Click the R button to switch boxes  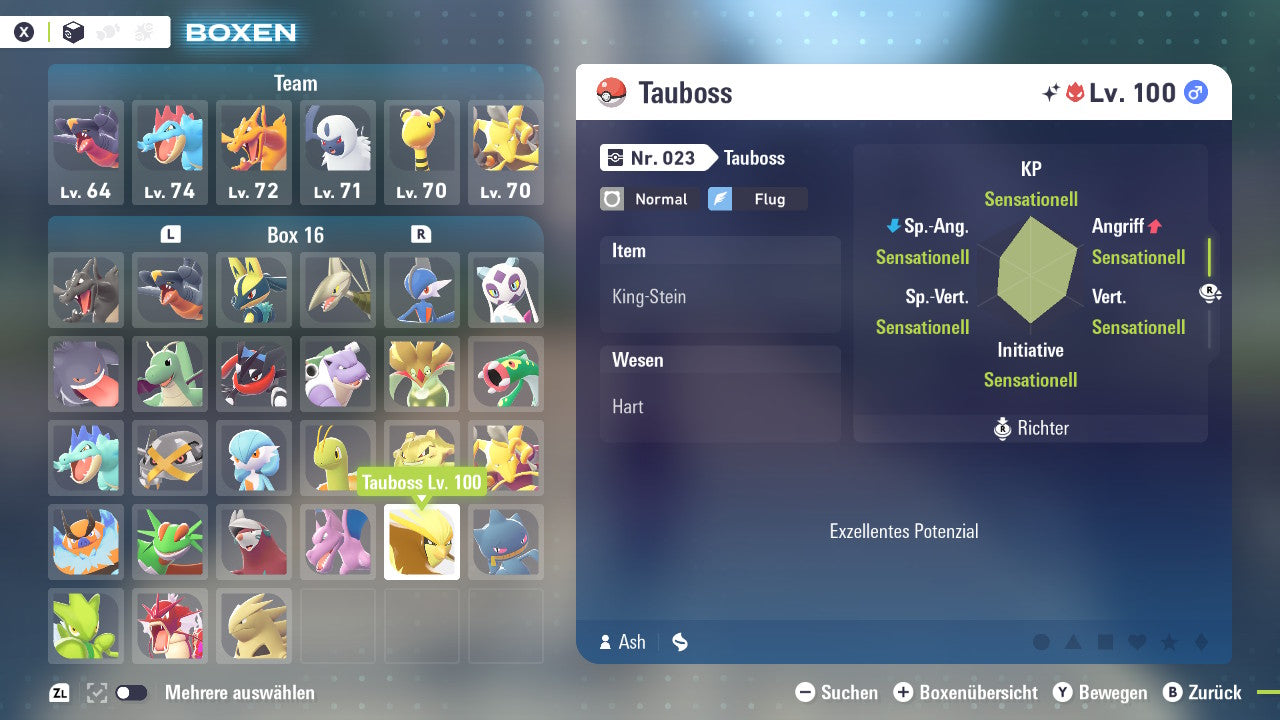(x=422, y=235)
